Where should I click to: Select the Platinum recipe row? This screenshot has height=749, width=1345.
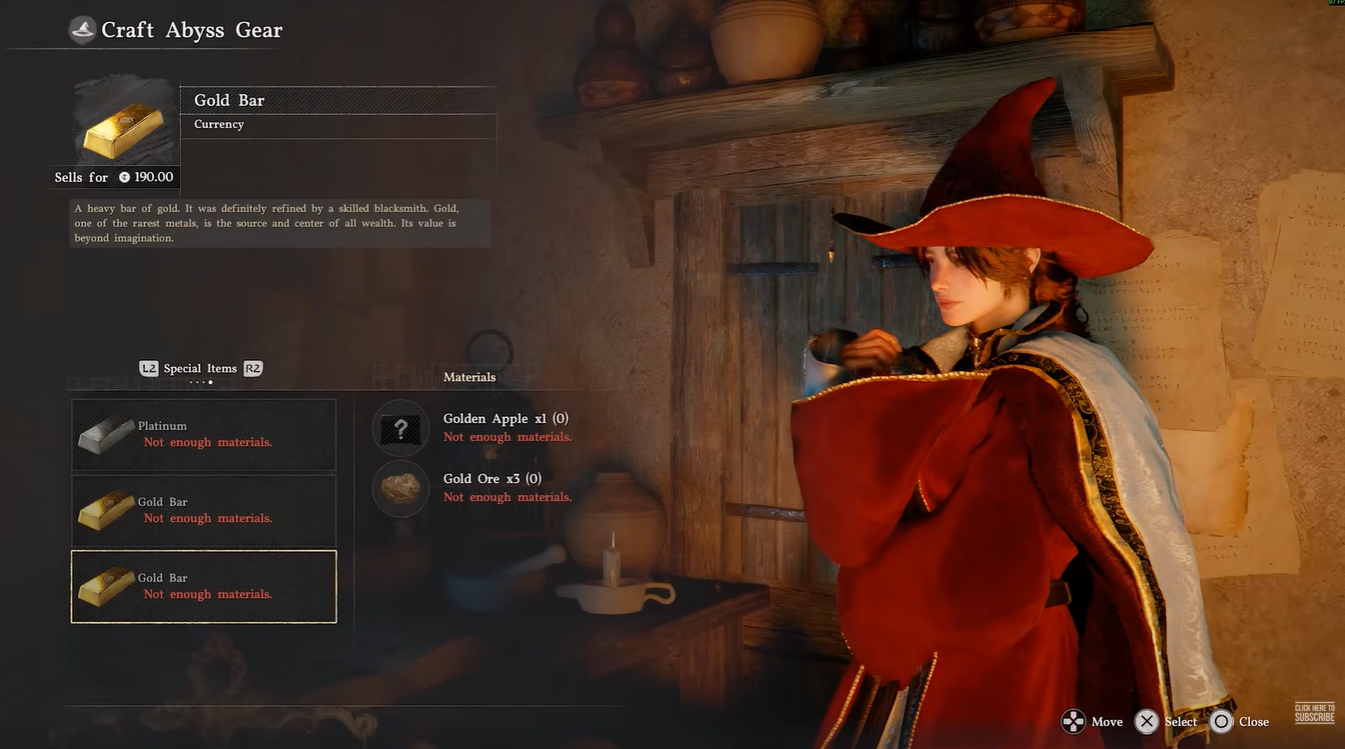click(x=204, y=435)
